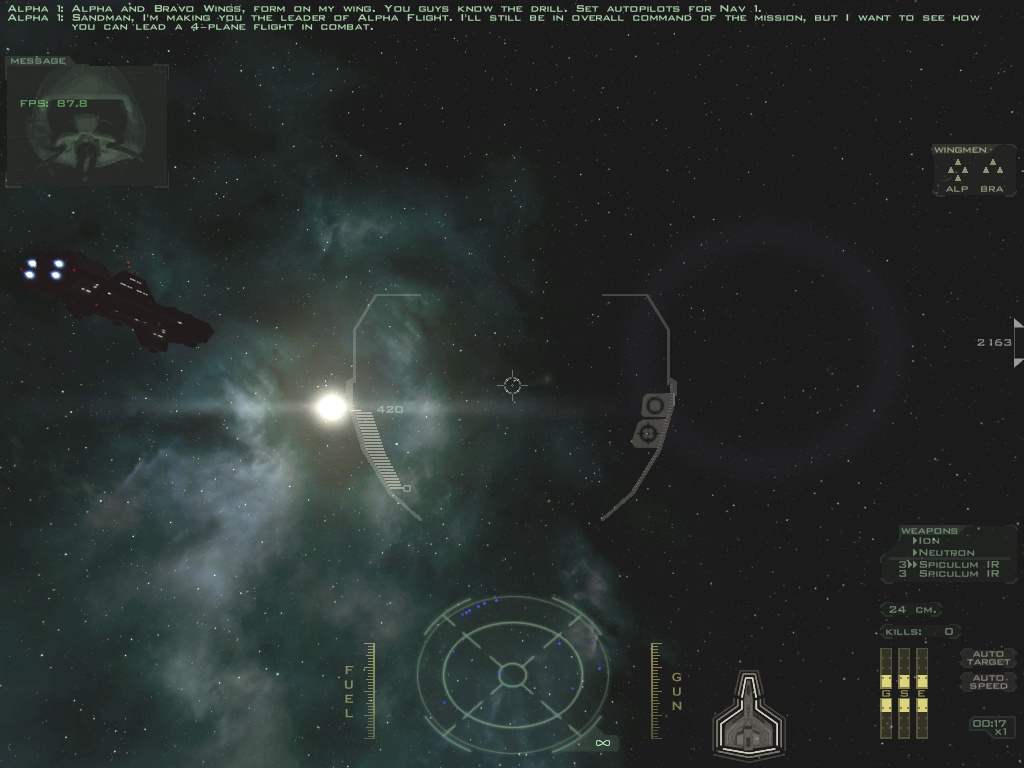The image size is (1024, 768).
Task: Click the ship shield status icon
Action: coord(748,714)
